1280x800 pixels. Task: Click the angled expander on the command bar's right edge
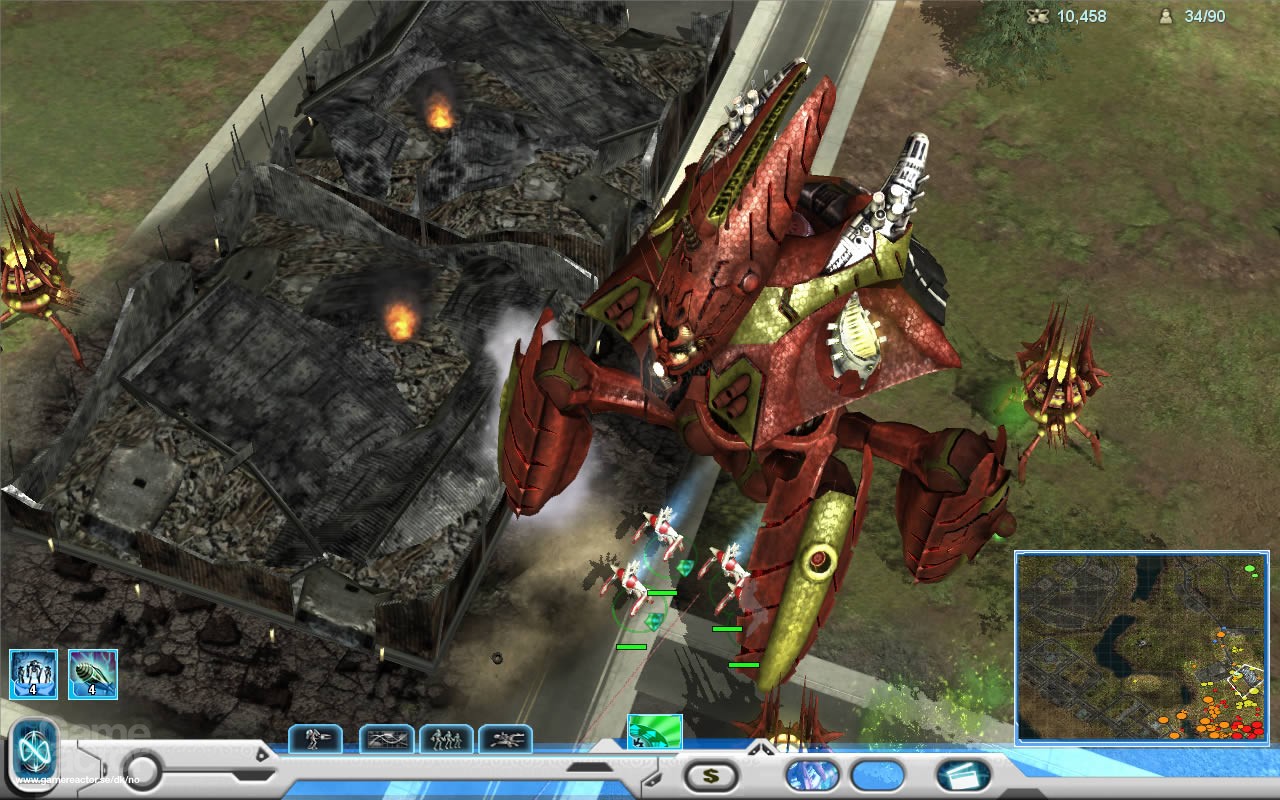click(652, 781)
